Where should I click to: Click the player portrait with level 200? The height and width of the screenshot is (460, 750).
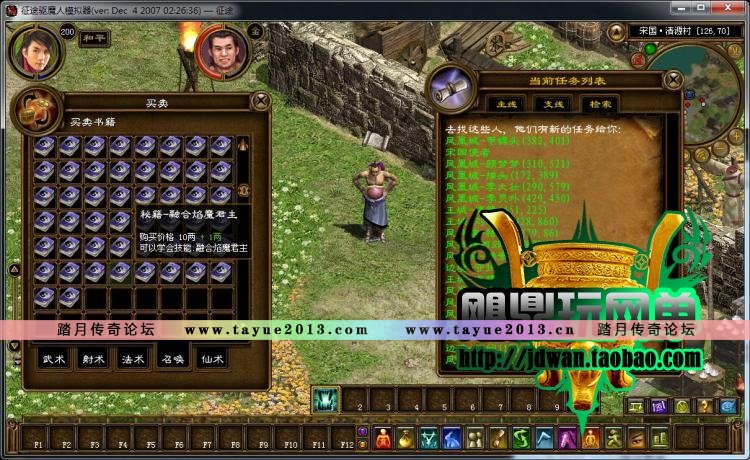33,52
